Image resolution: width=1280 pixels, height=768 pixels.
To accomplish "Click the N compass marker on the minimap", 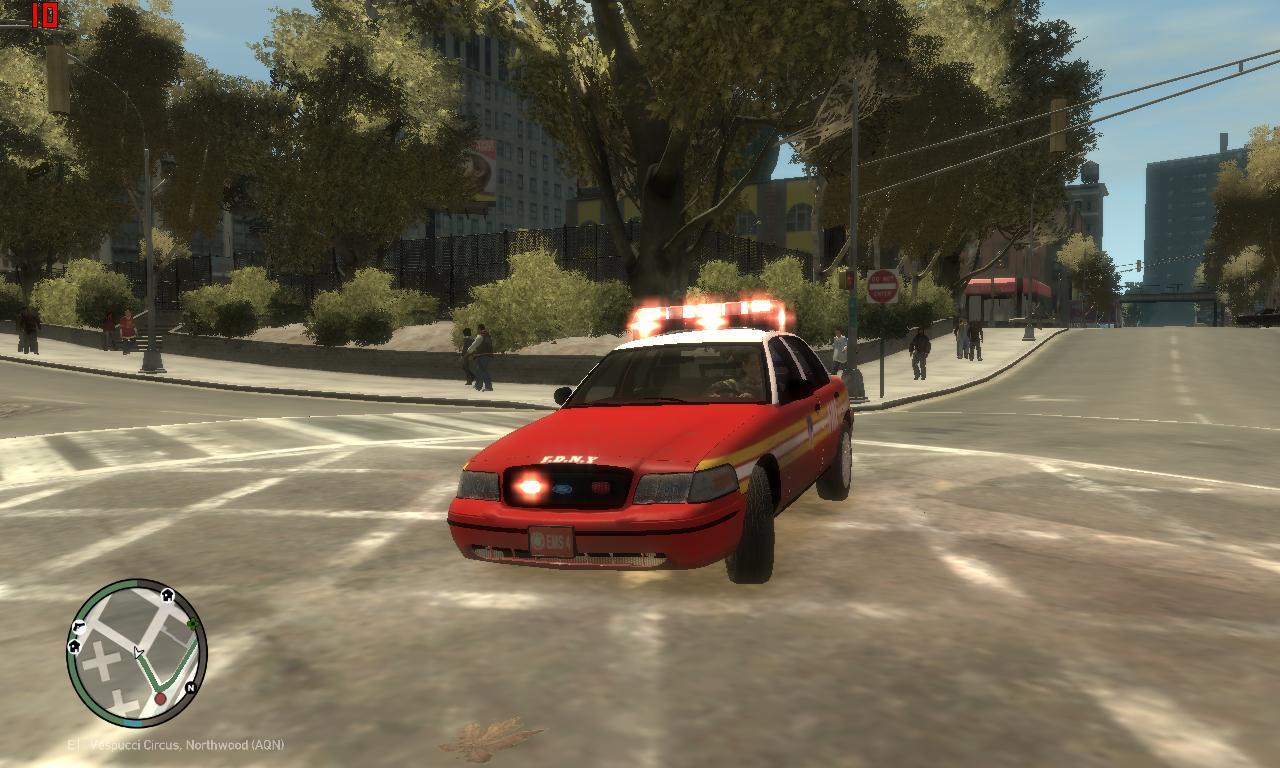I will pyautogui.click(x=190, y=688).
